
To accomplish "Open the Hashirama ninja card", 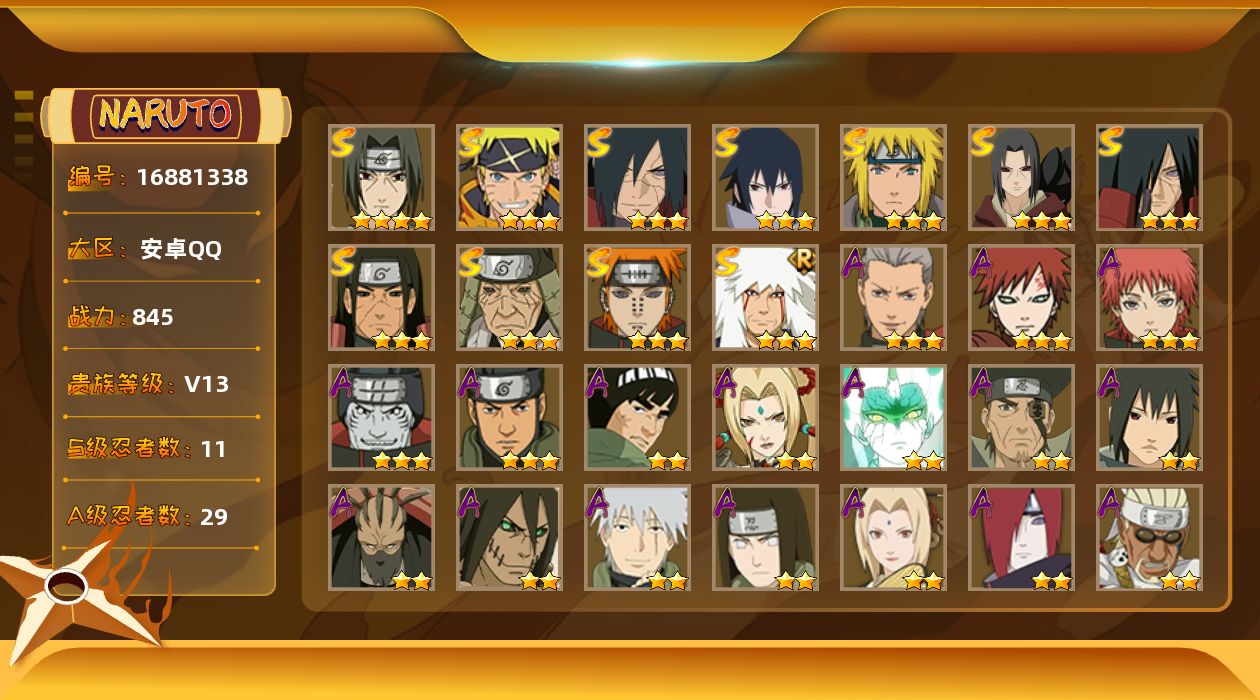I will (381, 298).
